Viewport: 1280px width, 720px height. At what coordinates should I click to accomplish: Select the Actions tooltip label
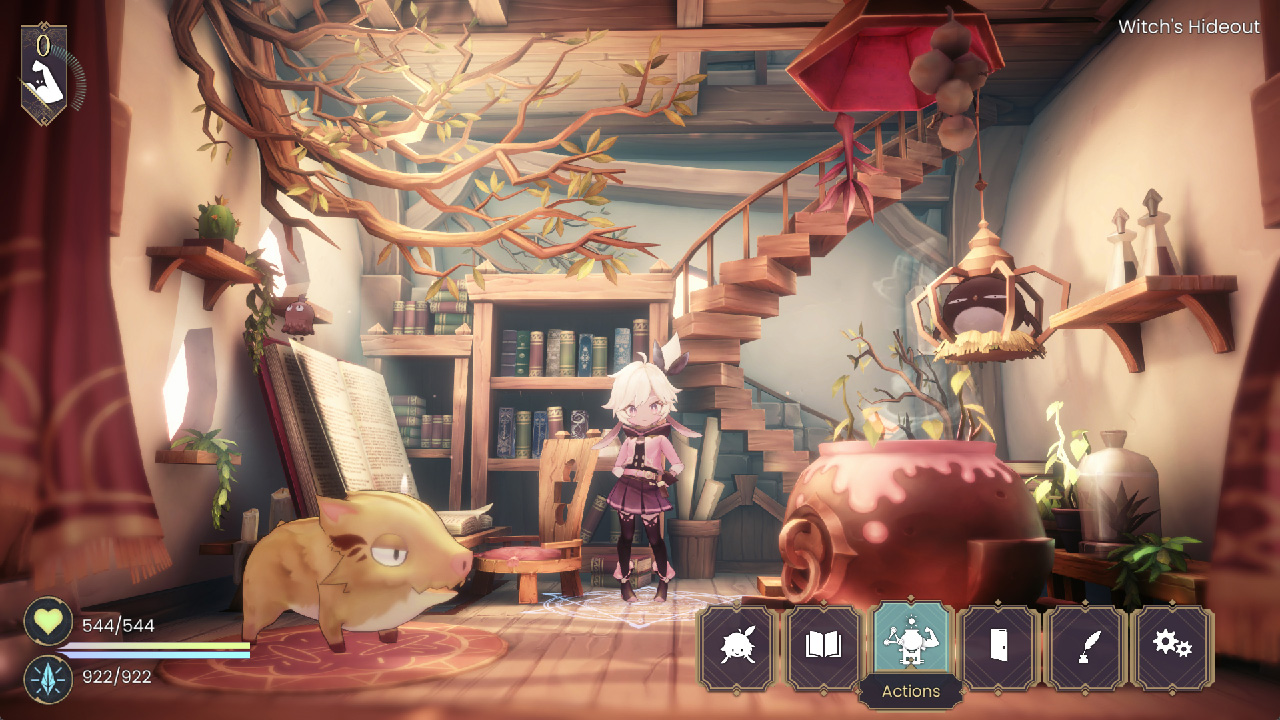(911, 691)
